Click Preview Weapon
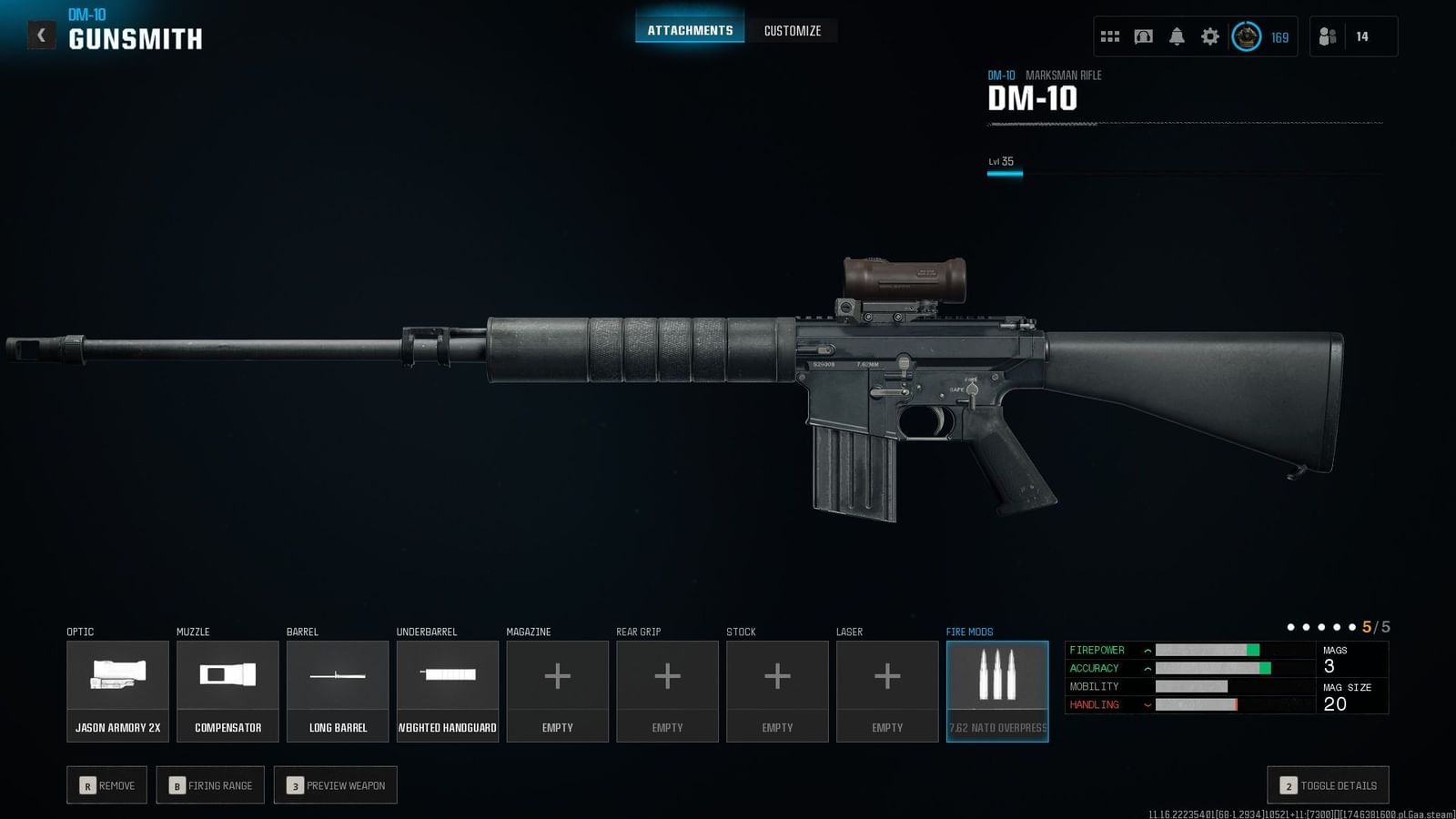1456x819 pixels. tap(335, 784)
